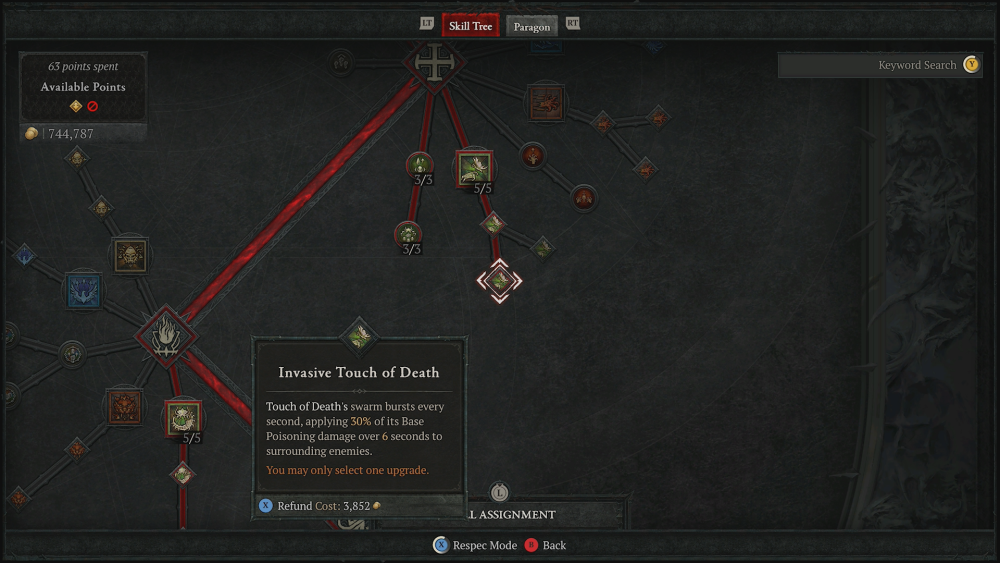
Task: Switch to the Paragon tab
Action: coord(532,26)
